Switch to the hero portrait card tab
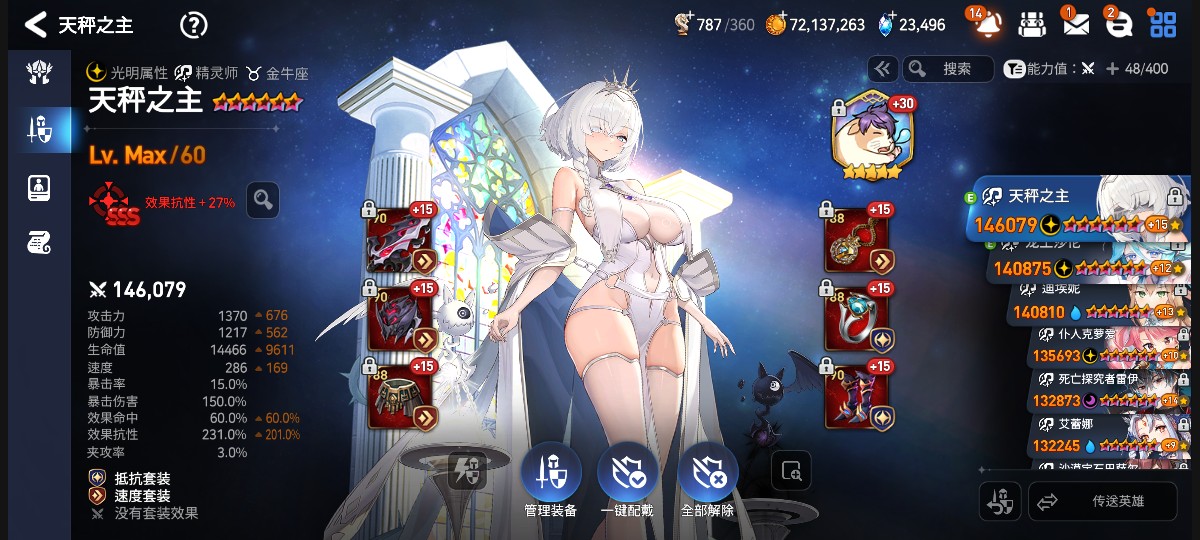Viewport: 1200px width, 540px height. (39, 186)
